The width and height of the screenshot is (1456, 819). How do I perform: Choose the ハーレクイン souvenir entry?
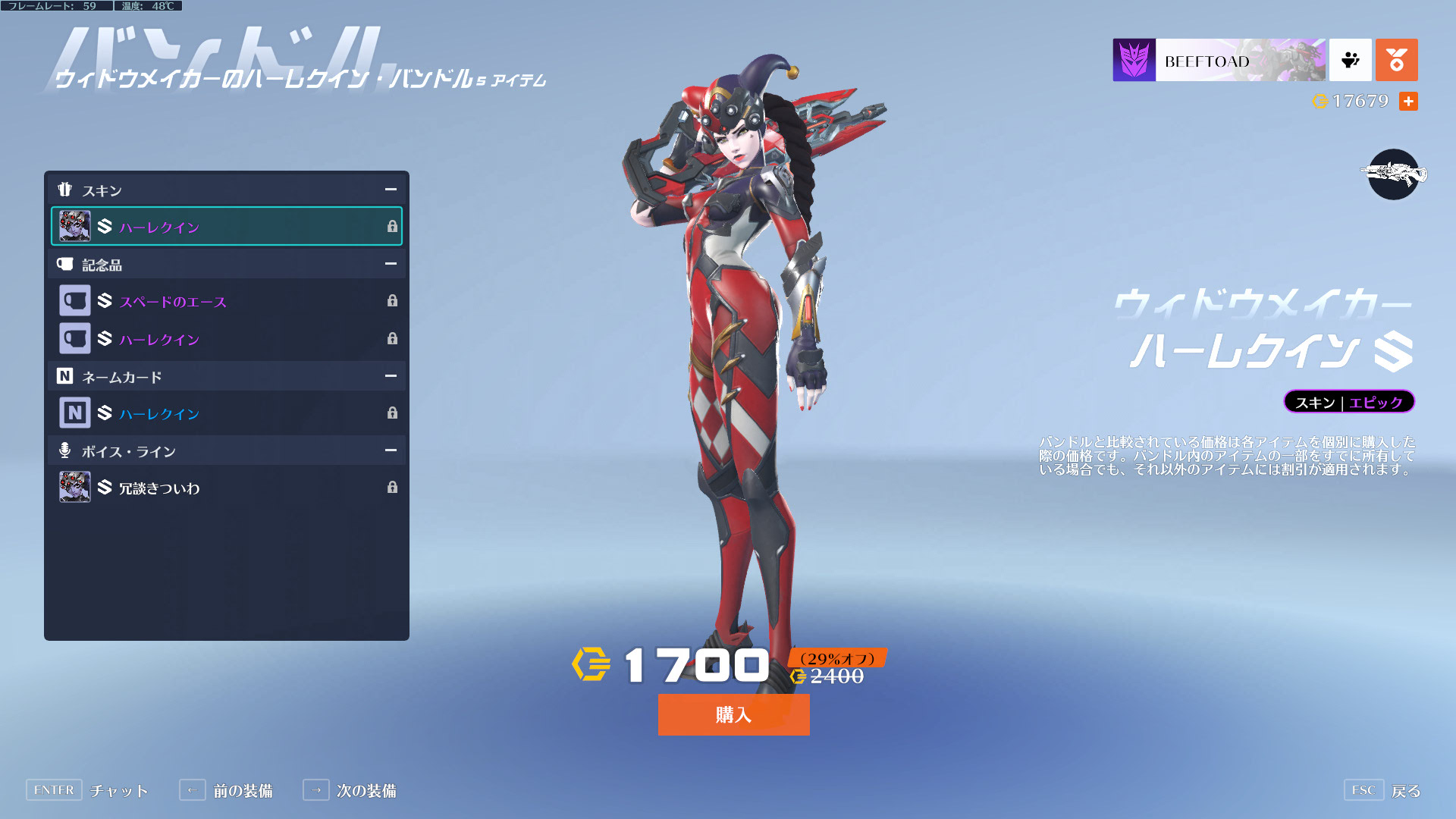point(226,339)
